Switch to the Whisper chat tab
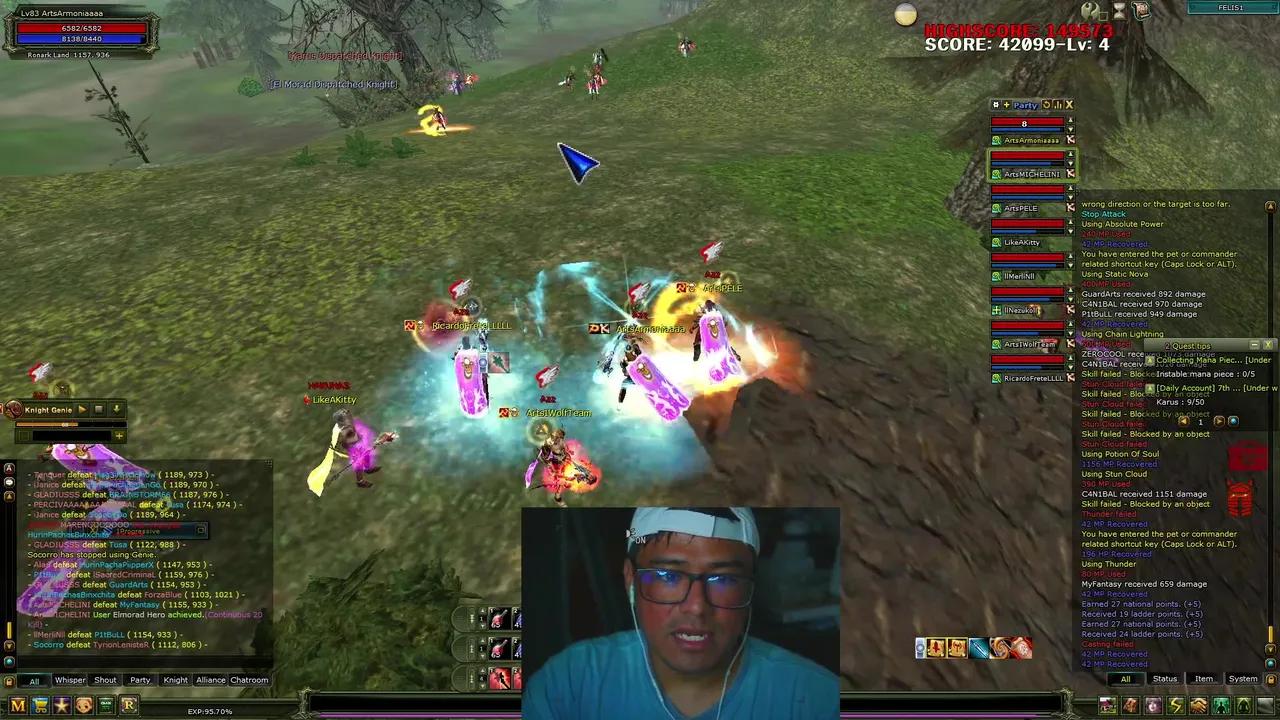Viewport: 1280px width, 720px height. 70,680
